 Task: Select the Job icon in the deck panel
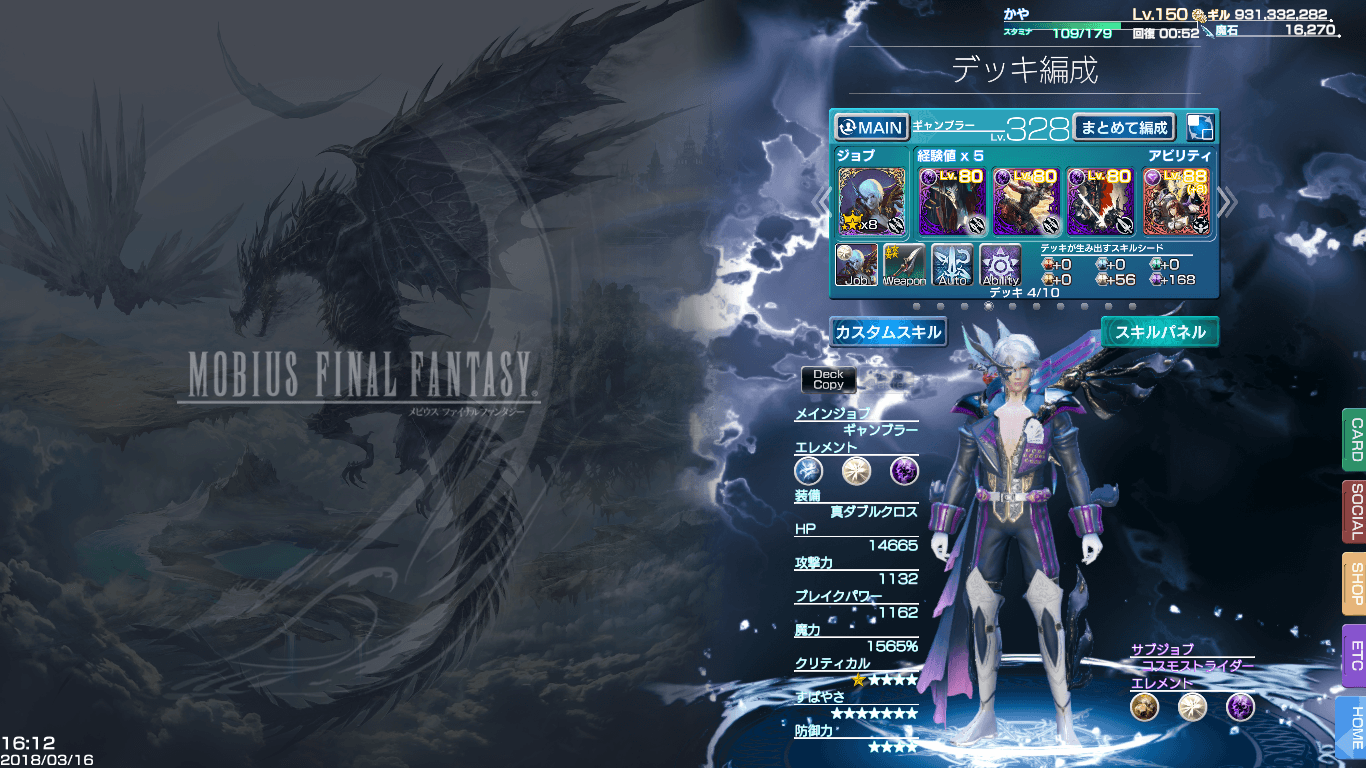tap(856, 263)
